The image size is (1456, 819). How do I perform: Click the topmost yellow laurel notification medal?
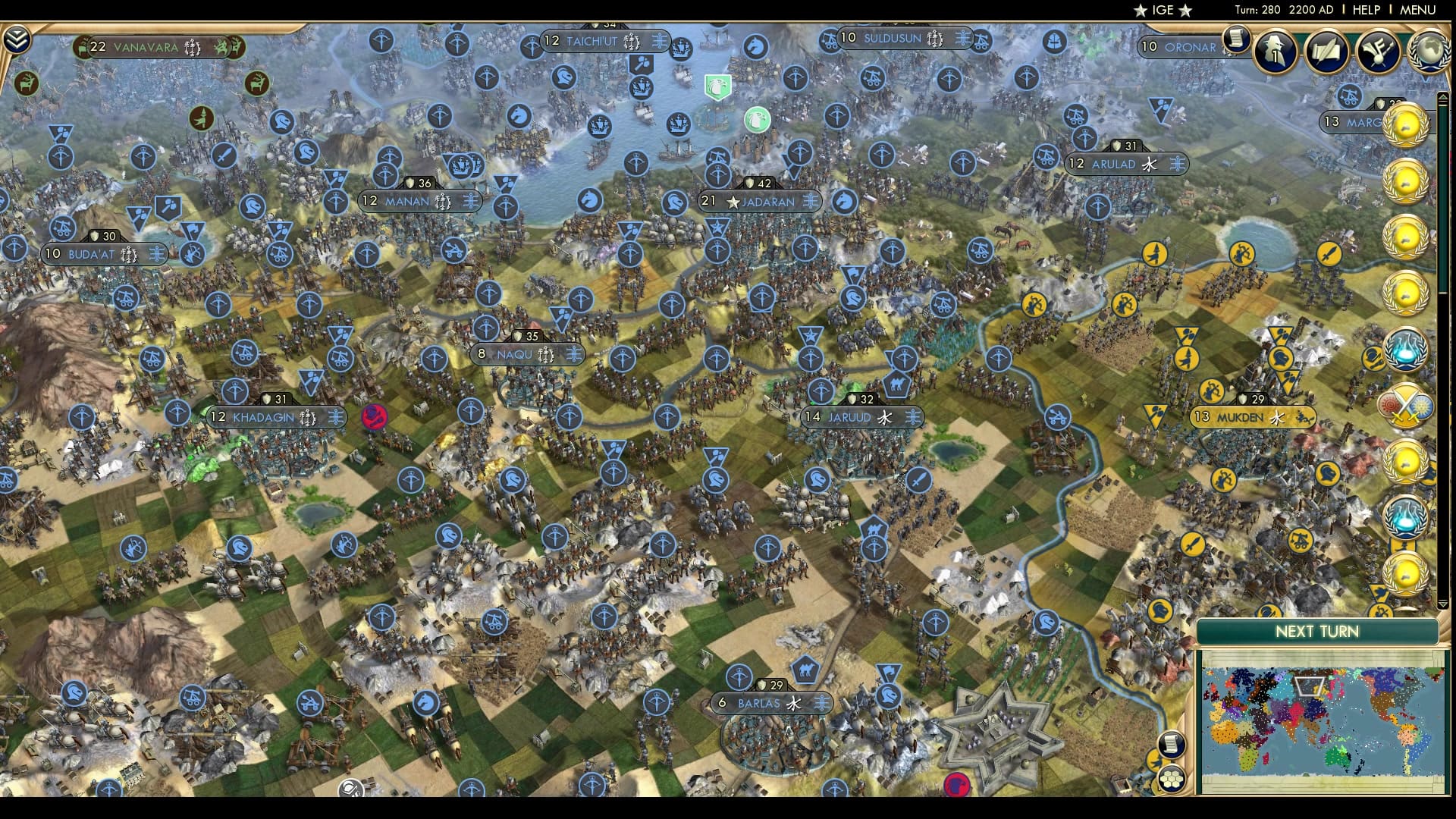coord(1407,123)
